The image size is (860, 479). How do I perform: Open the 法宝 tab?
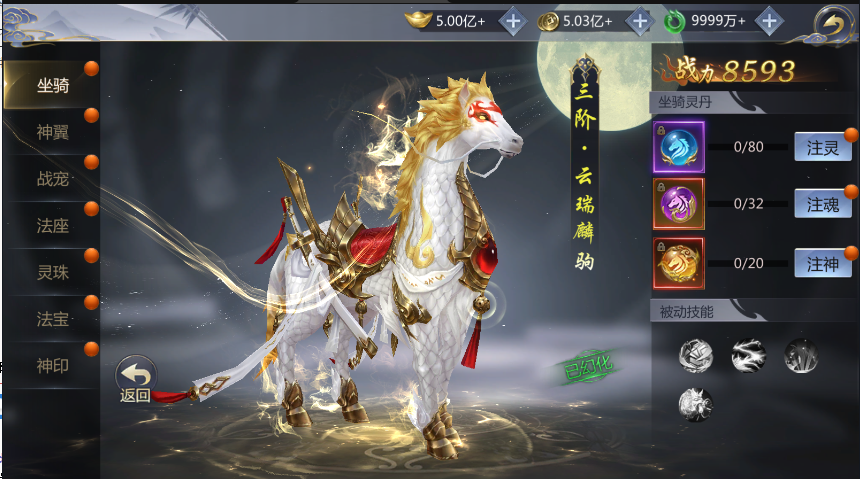(52, 318)
